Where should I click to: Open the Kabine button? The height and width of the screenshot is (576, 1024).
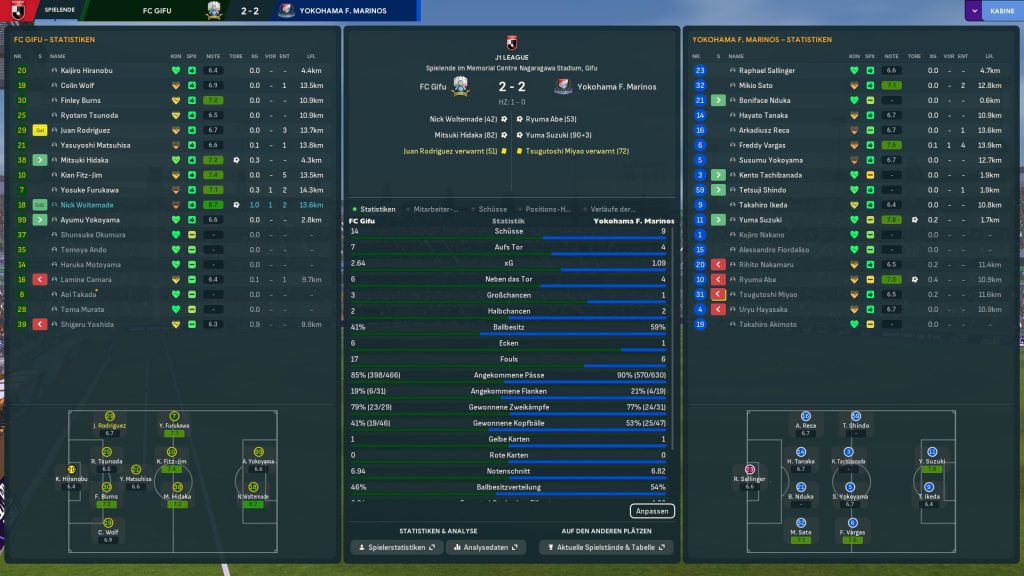pyautogui.click(x=1000, y=11)
